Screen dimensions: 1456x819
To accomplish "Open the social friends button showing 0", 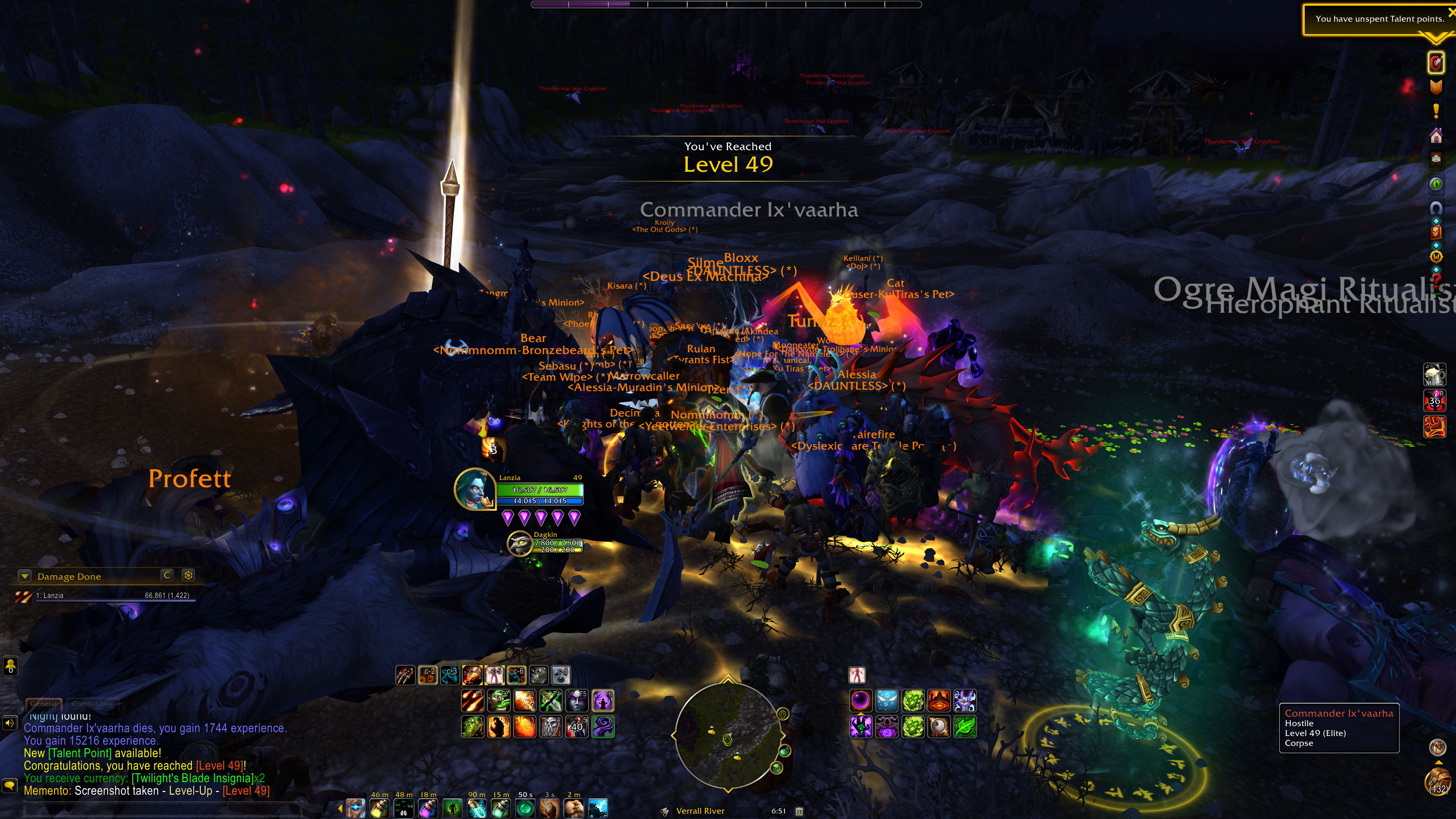I will point(10,666).
